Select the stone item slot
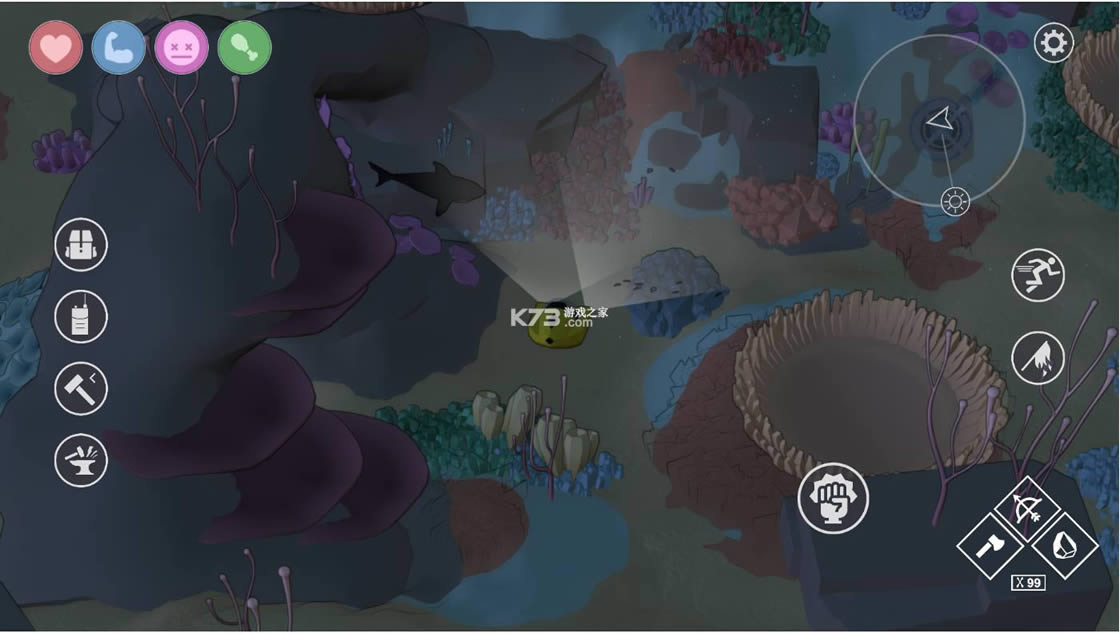Screen dimensions: 1120x634 (x=1064, y=546)
